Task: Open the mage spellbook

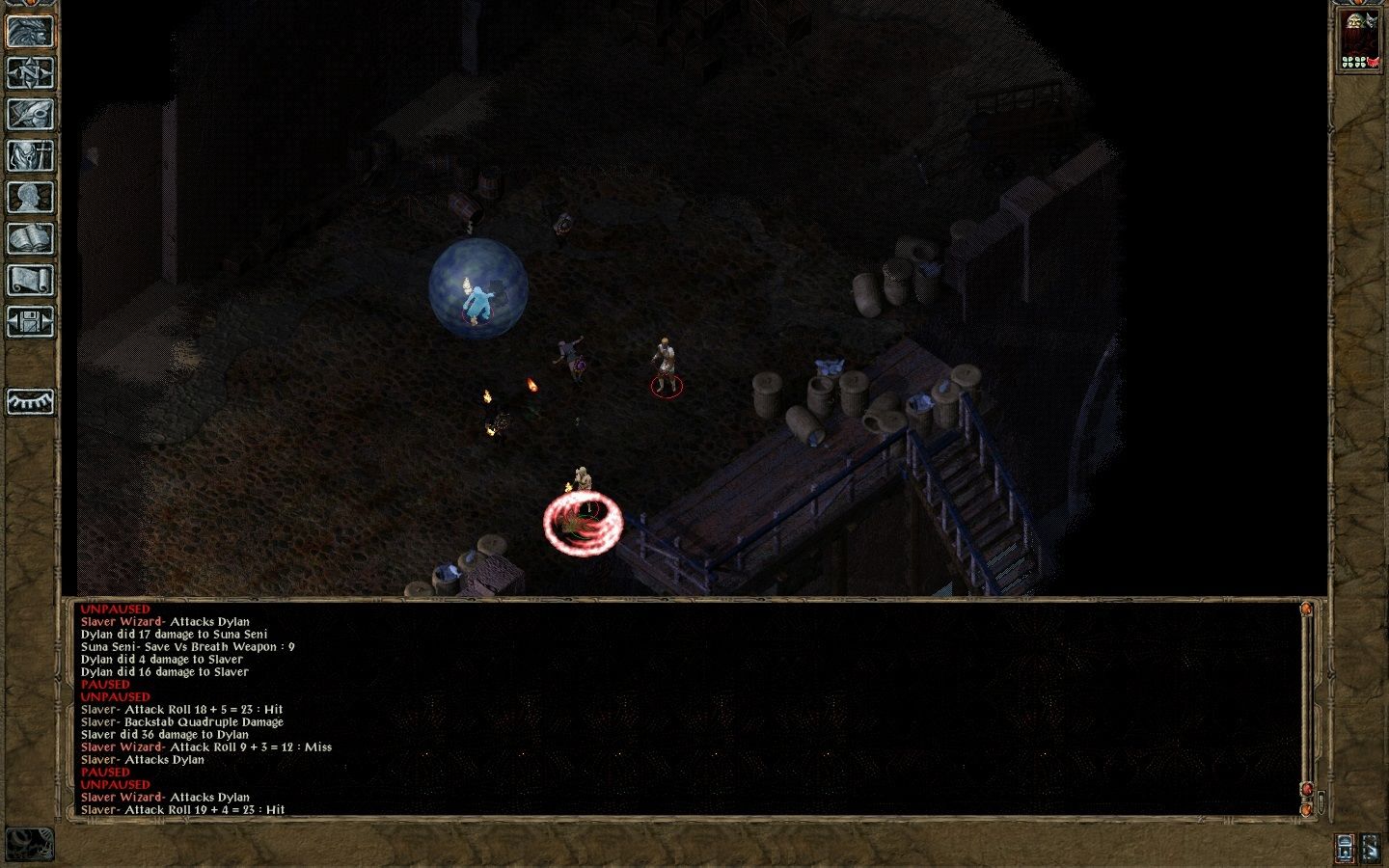Action: coord(30,238)
